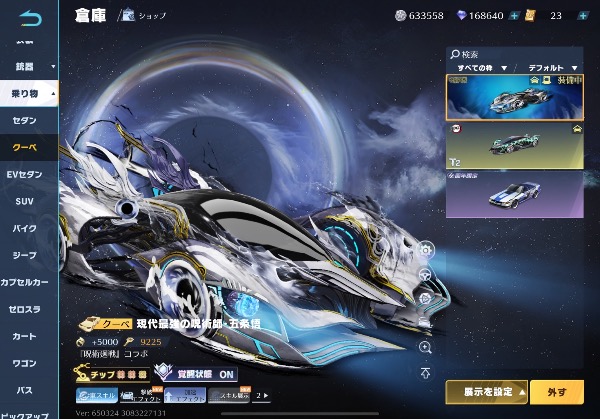
Task: Switch to the EVセダン category
Action: [x=25, y=174]
